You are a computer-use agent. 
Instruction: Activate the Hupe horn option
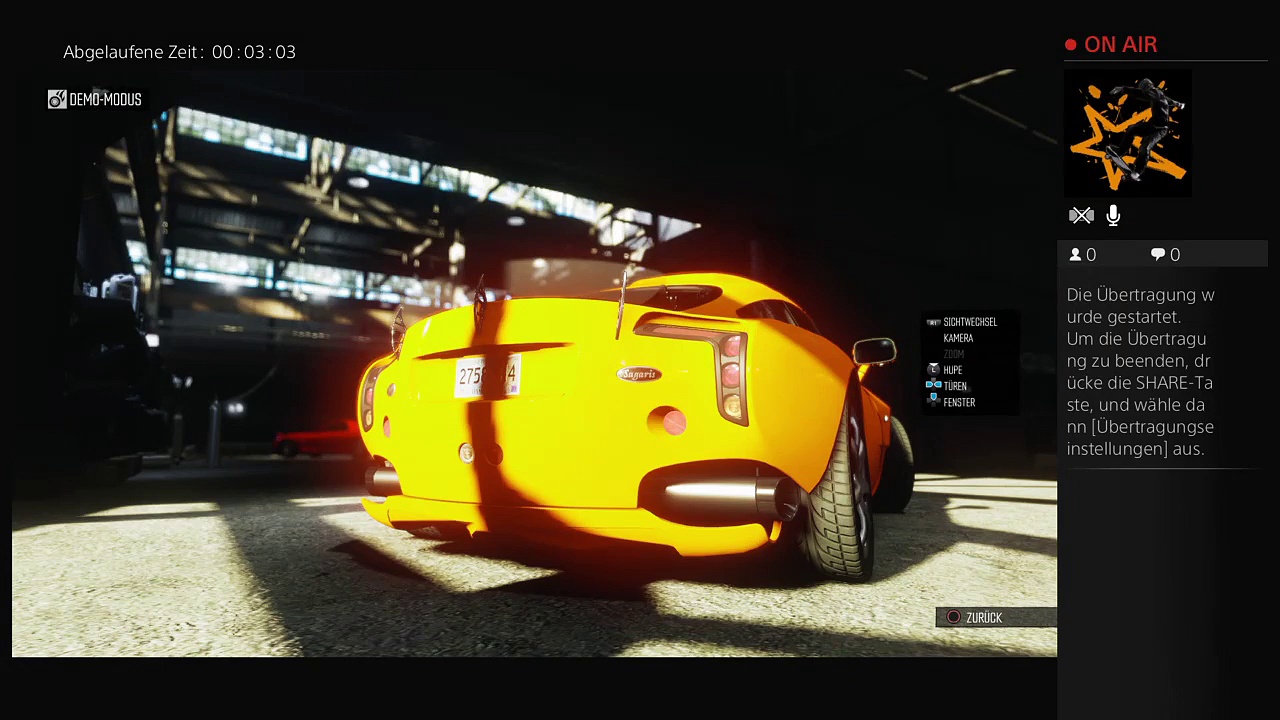[x=952, y=370]
